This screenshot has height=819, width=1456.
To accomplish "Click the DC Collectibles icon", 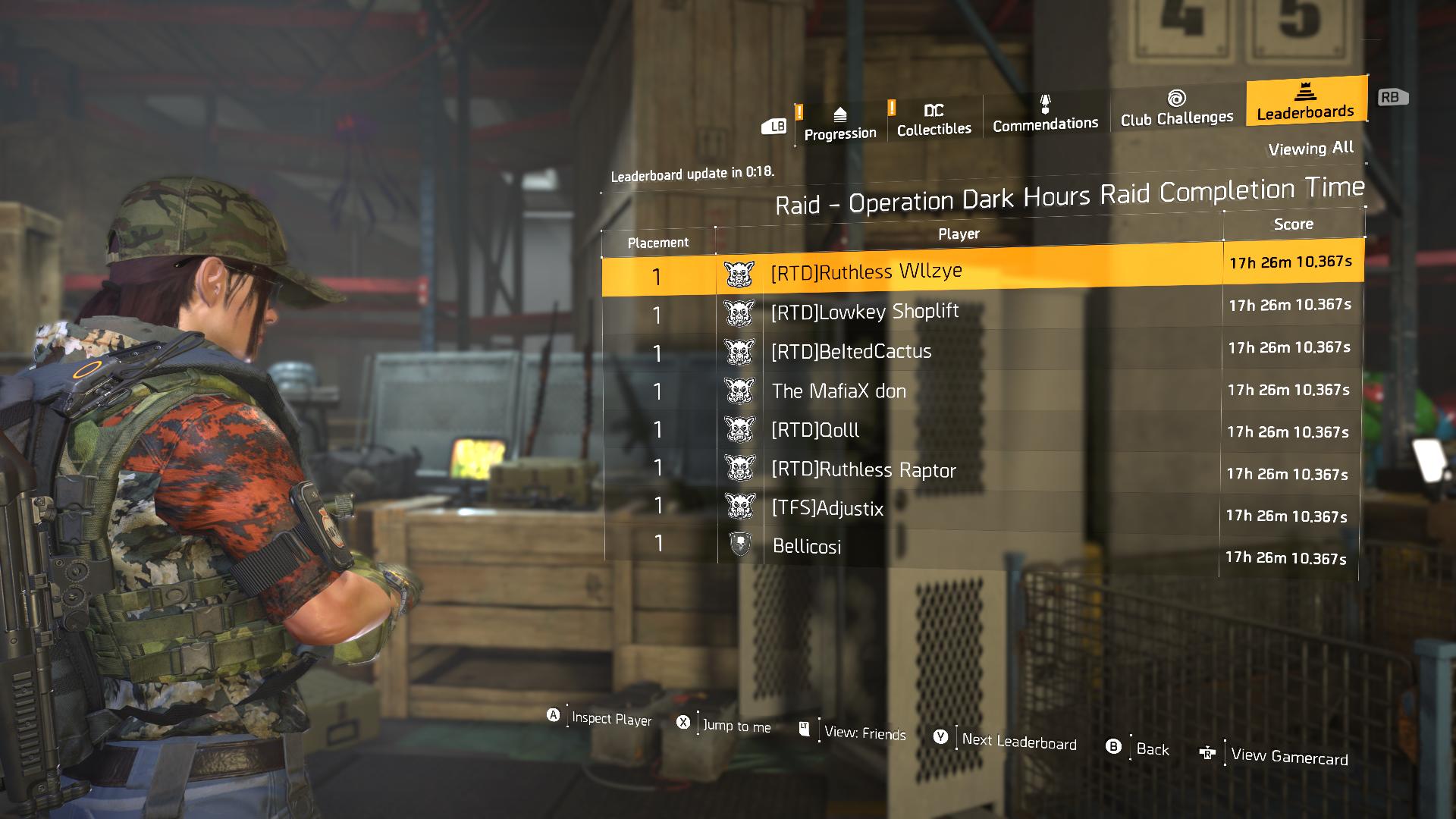I will (932, 110).
